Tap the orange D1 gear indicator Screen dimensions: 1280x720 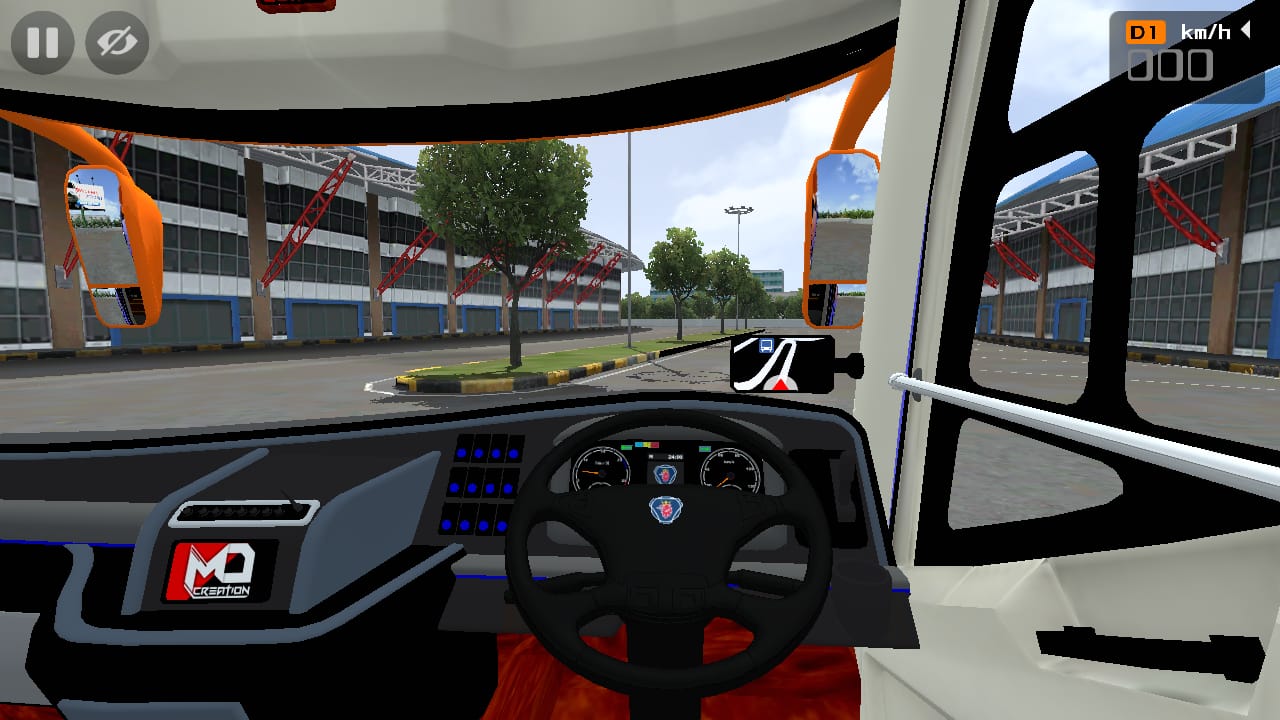tap(1145, 31)
